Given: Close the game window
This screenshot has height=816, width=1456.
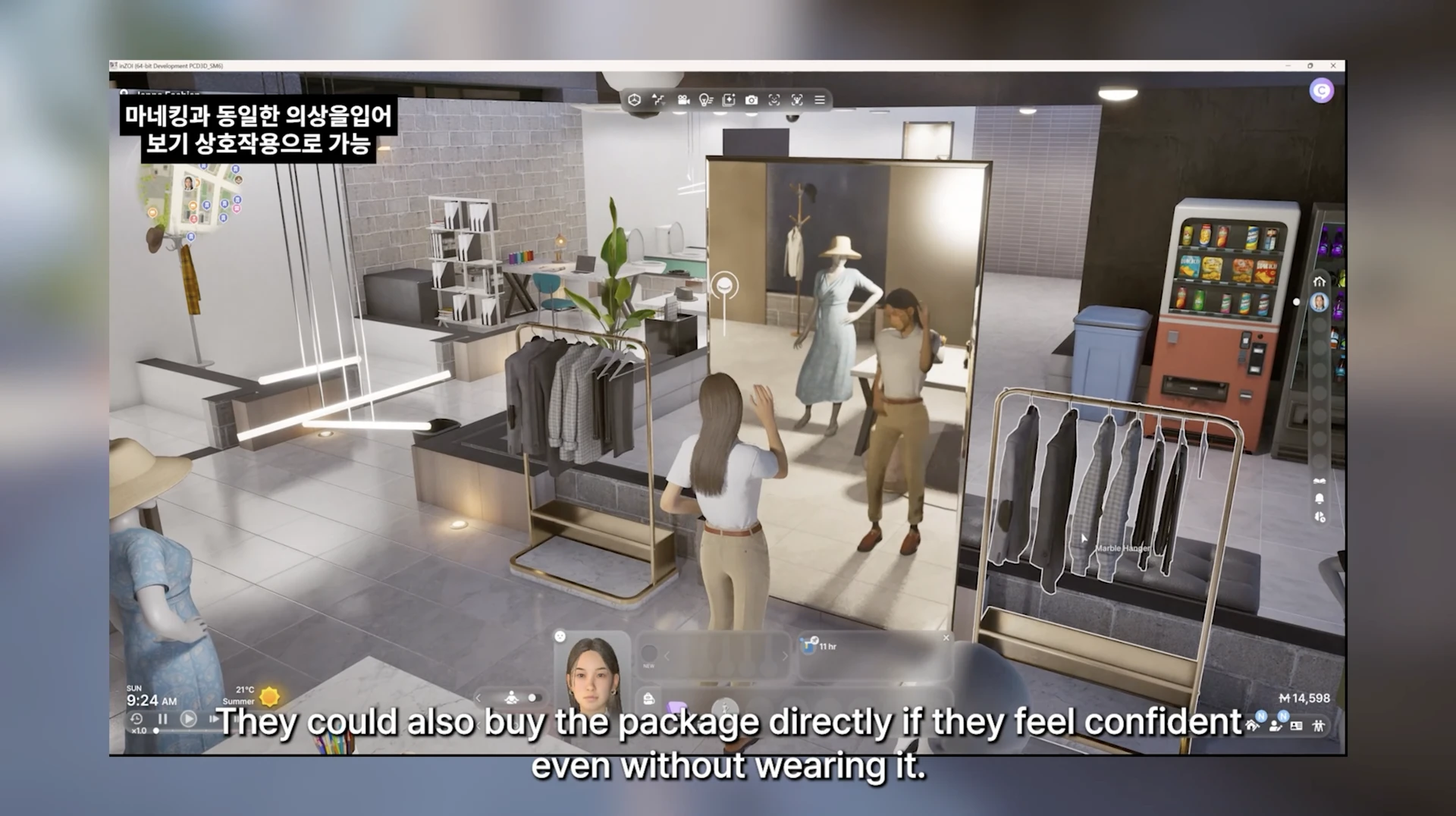Looking at the screenshot, I should point(1333,66).
